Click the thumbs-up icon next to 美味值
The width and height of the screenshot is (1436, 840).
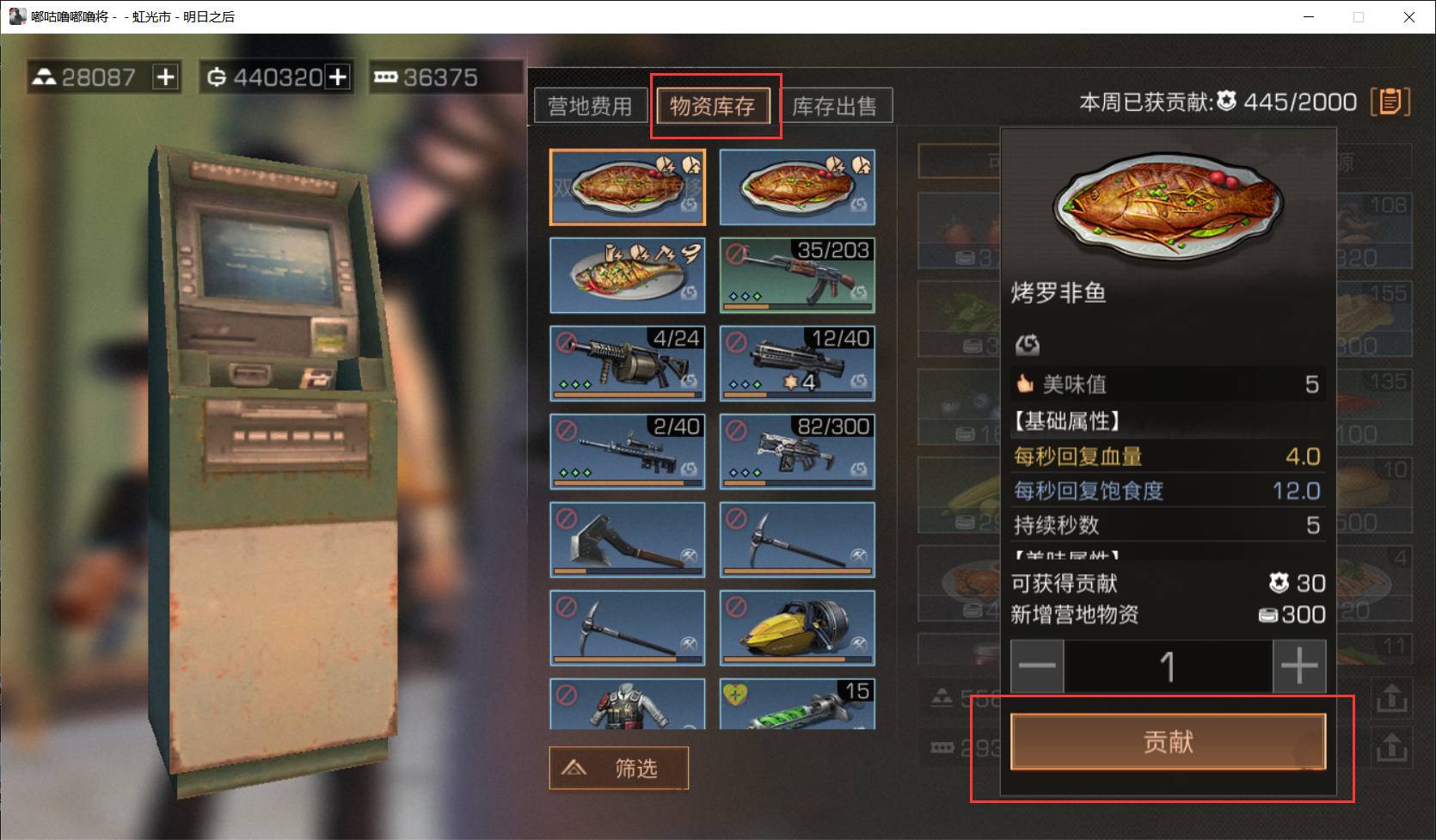(1023, 384)
